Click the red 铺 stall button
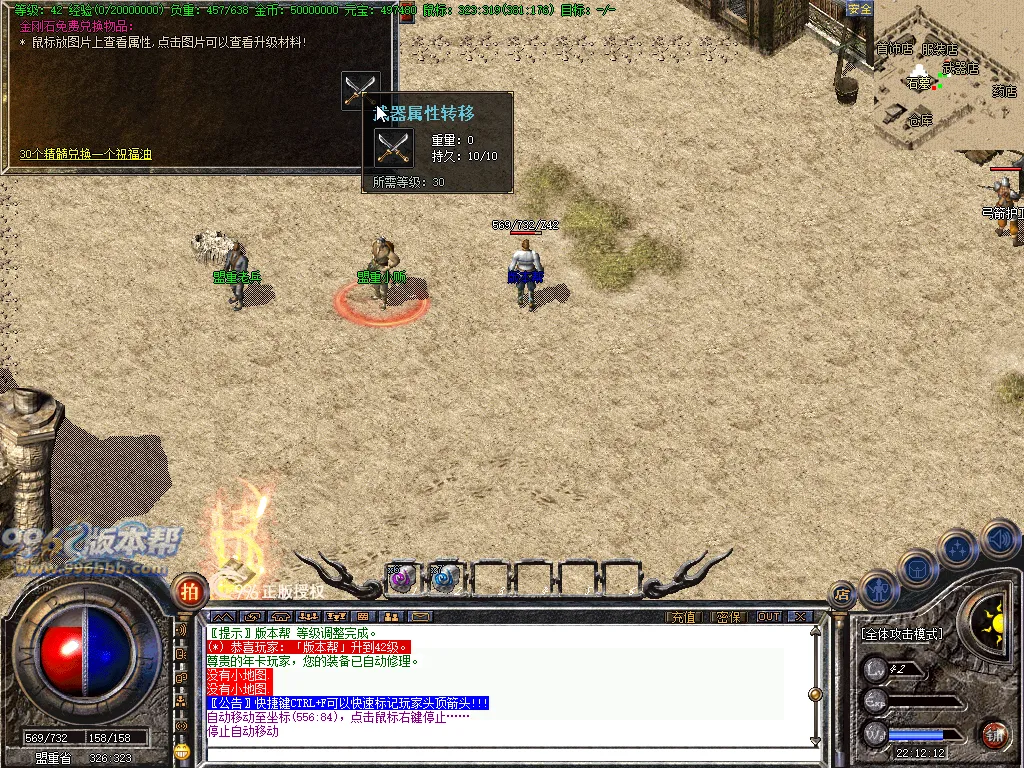 (993, 735)
